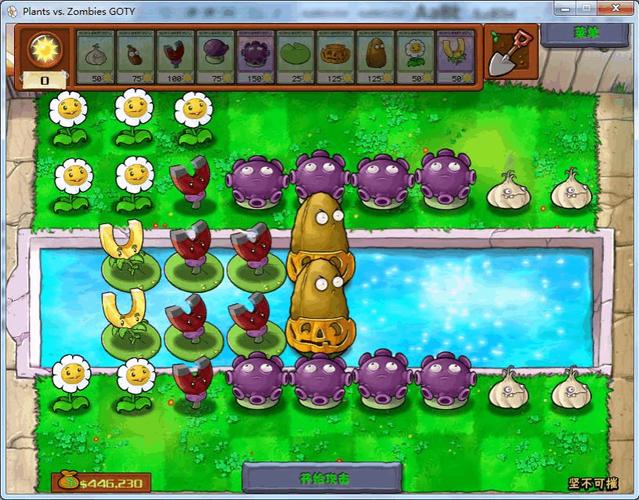The image size is (639, 500).
Task: Select the Lily Pad seed packet
Action: point(295,56)
